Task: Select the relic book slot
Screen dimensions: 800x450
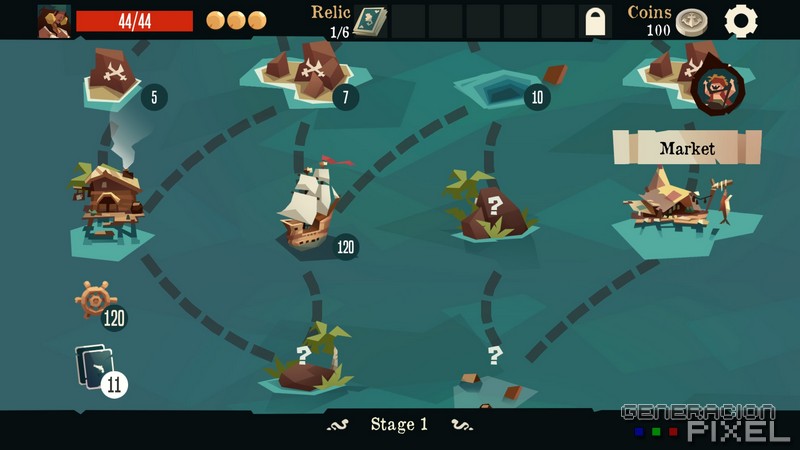Action: (370, 21)
